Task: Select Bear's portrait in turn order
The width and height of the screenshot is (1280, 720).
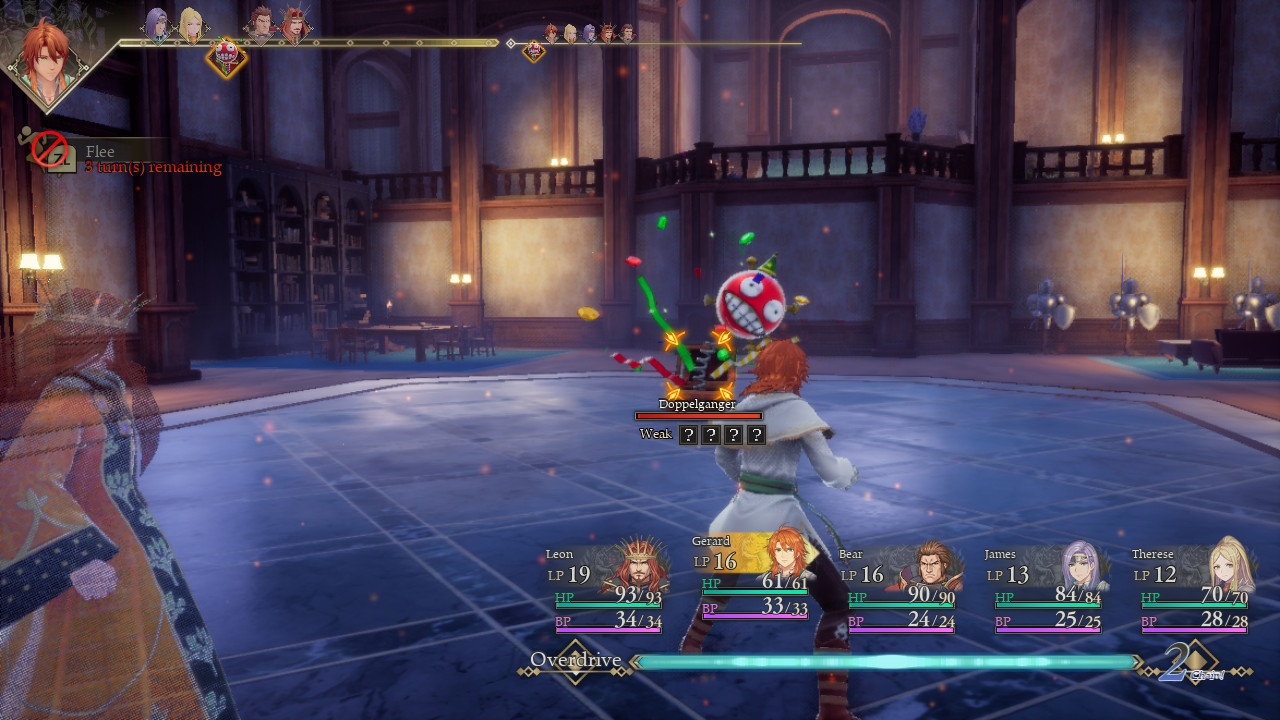Action: (260, 24)
